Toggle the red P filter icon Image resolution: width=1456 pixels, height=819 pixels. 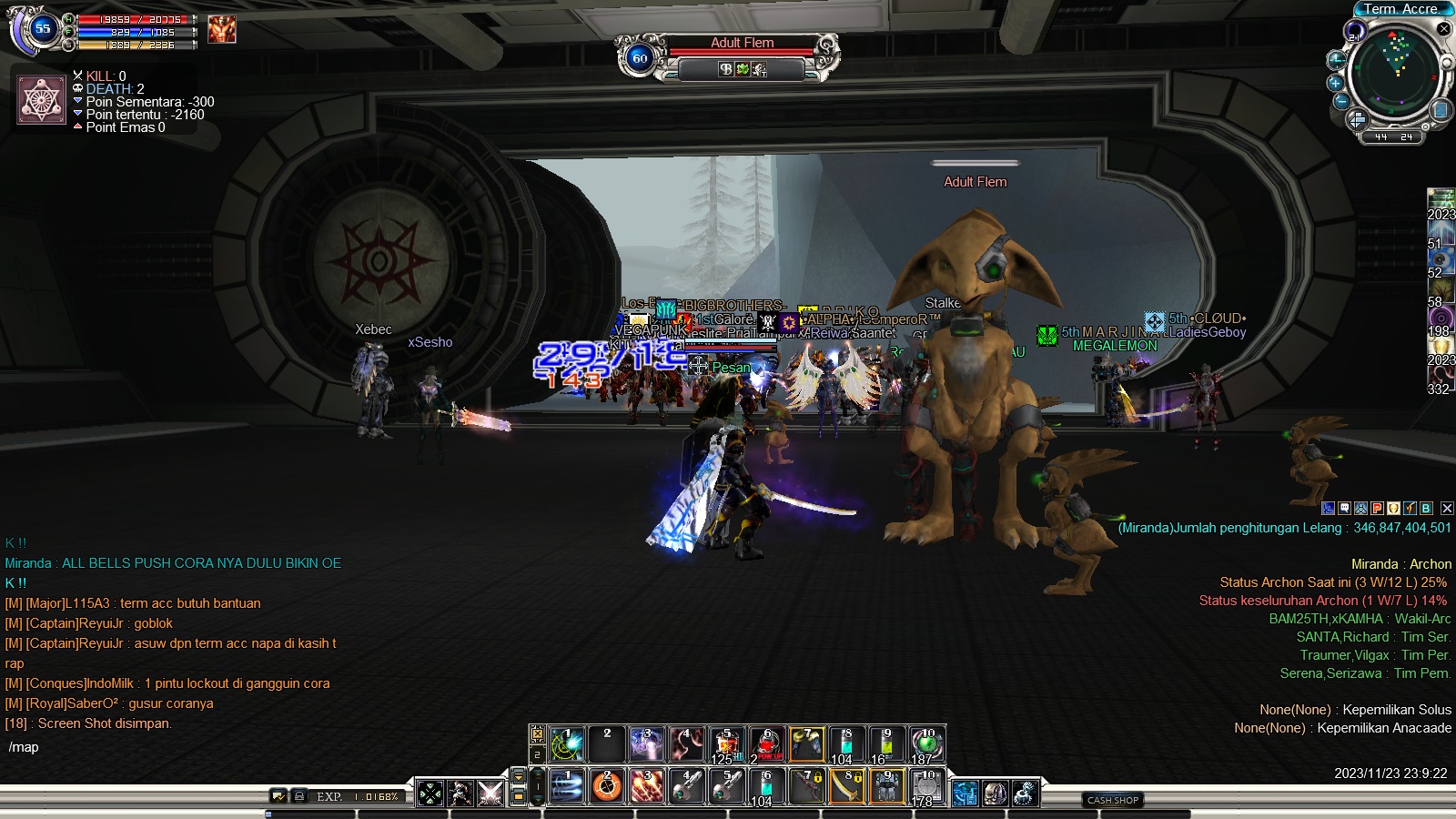point(1377,509)
